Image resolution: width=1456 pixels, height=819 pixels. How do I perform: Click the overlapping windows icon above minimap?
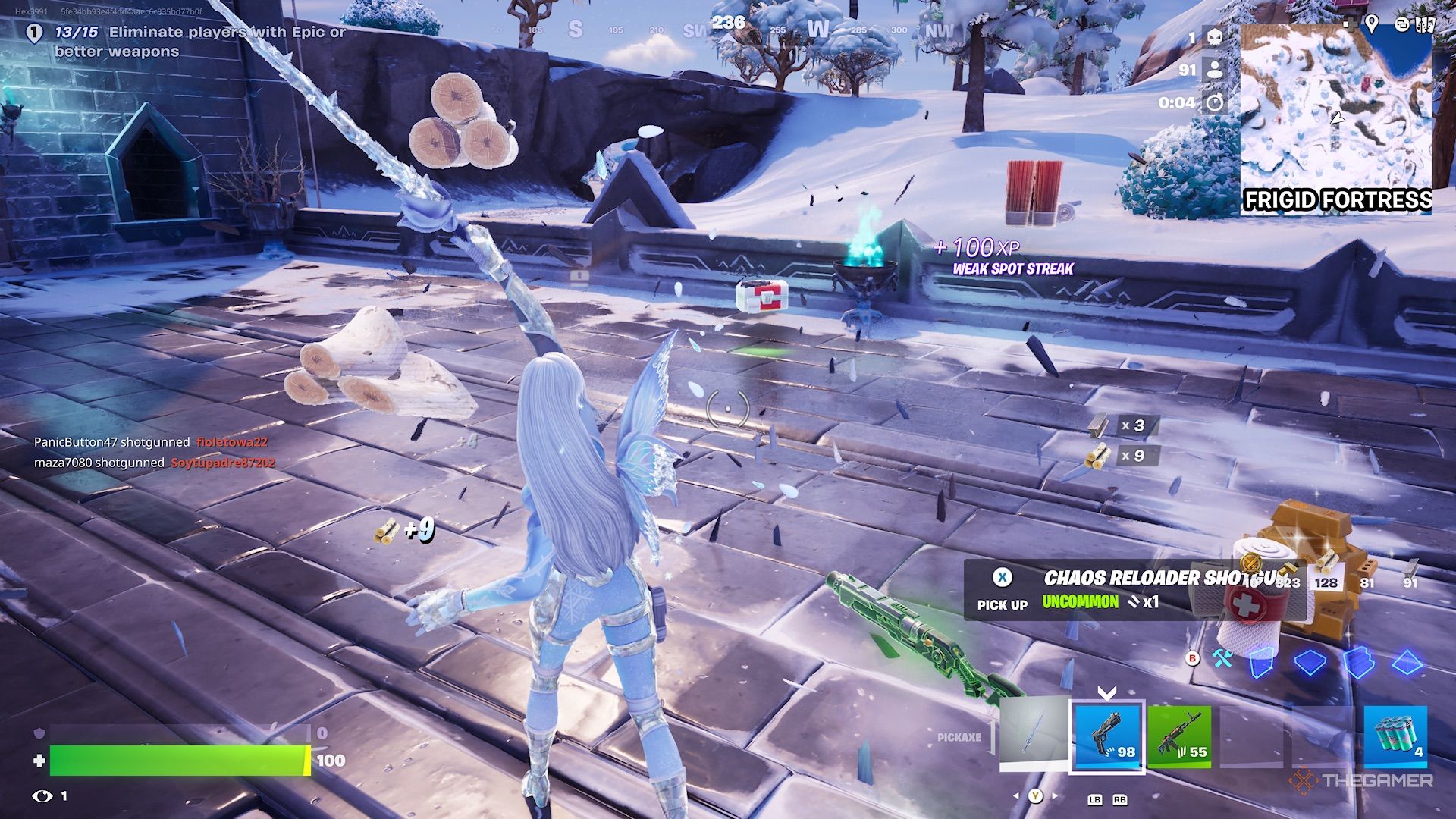[x=1401, y=25]
